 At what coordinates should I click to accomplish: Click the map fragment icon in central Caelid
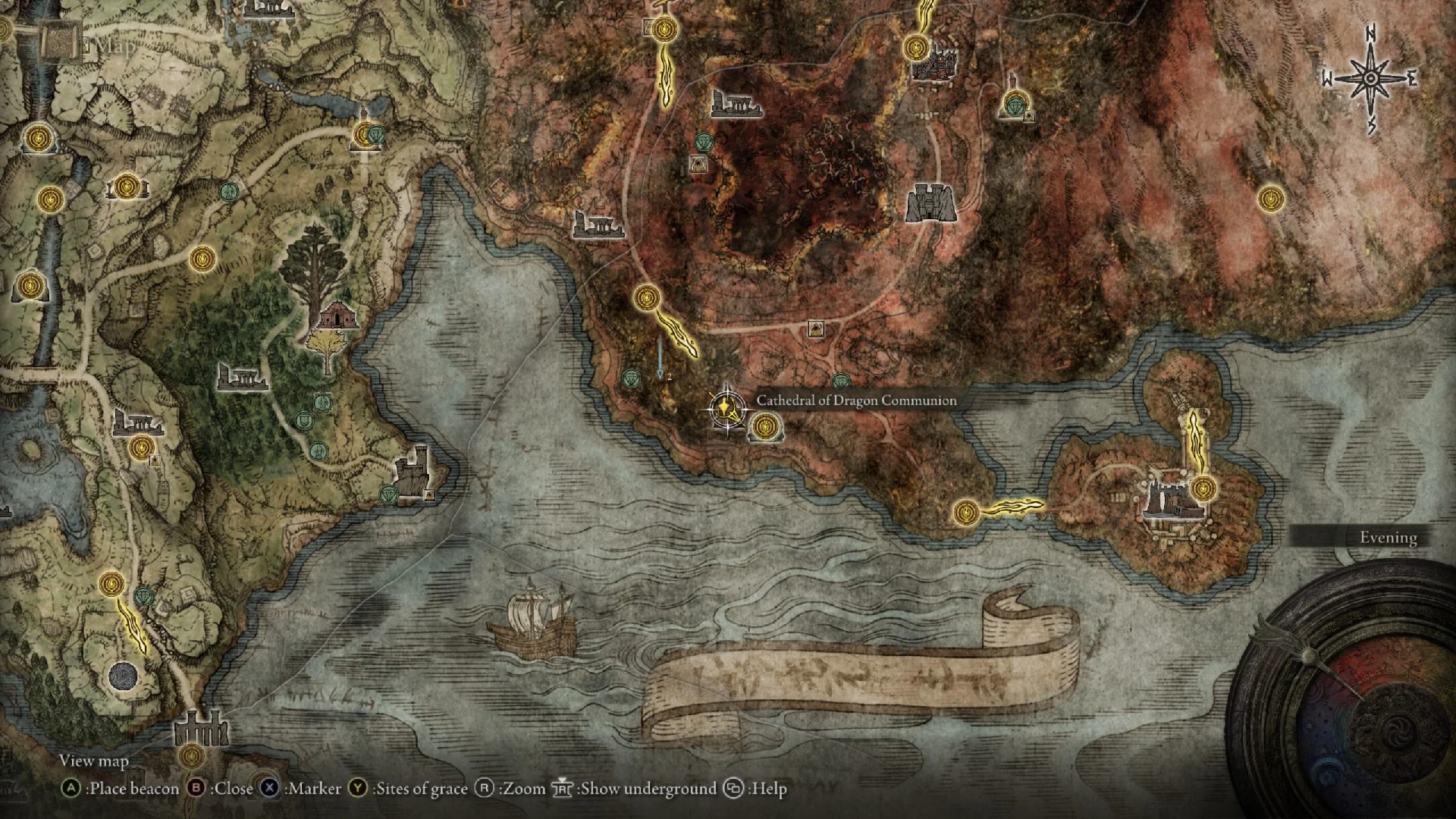(x=817, y=329)
